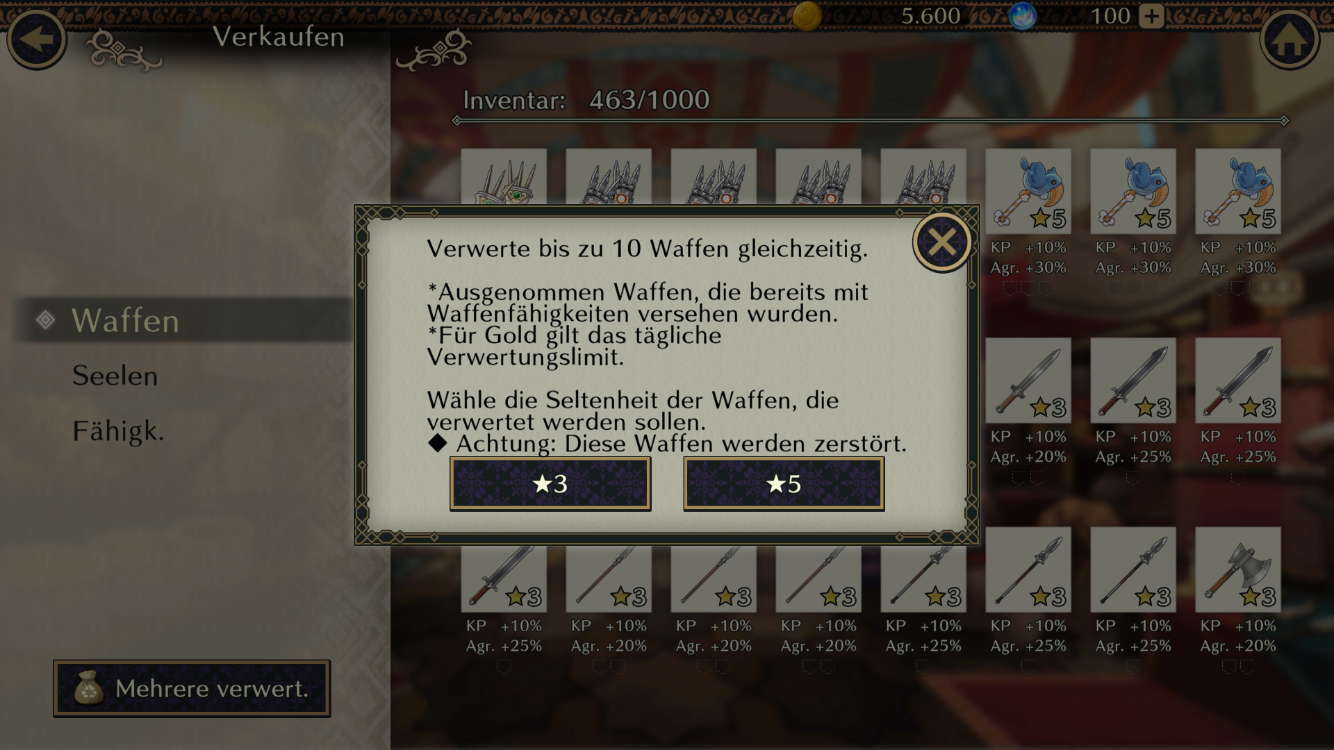Return to the home screen
The image size is (1334, 750).
coord(1289,39)
